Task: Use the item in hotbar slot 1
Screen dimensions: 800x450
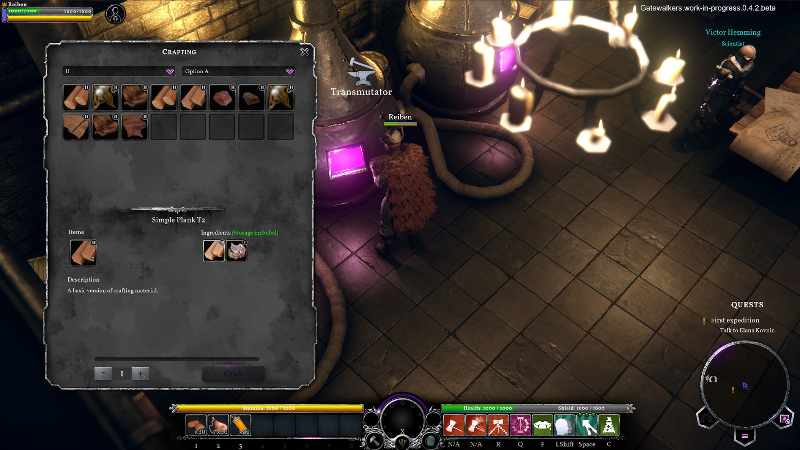Action: click(197, 426)
